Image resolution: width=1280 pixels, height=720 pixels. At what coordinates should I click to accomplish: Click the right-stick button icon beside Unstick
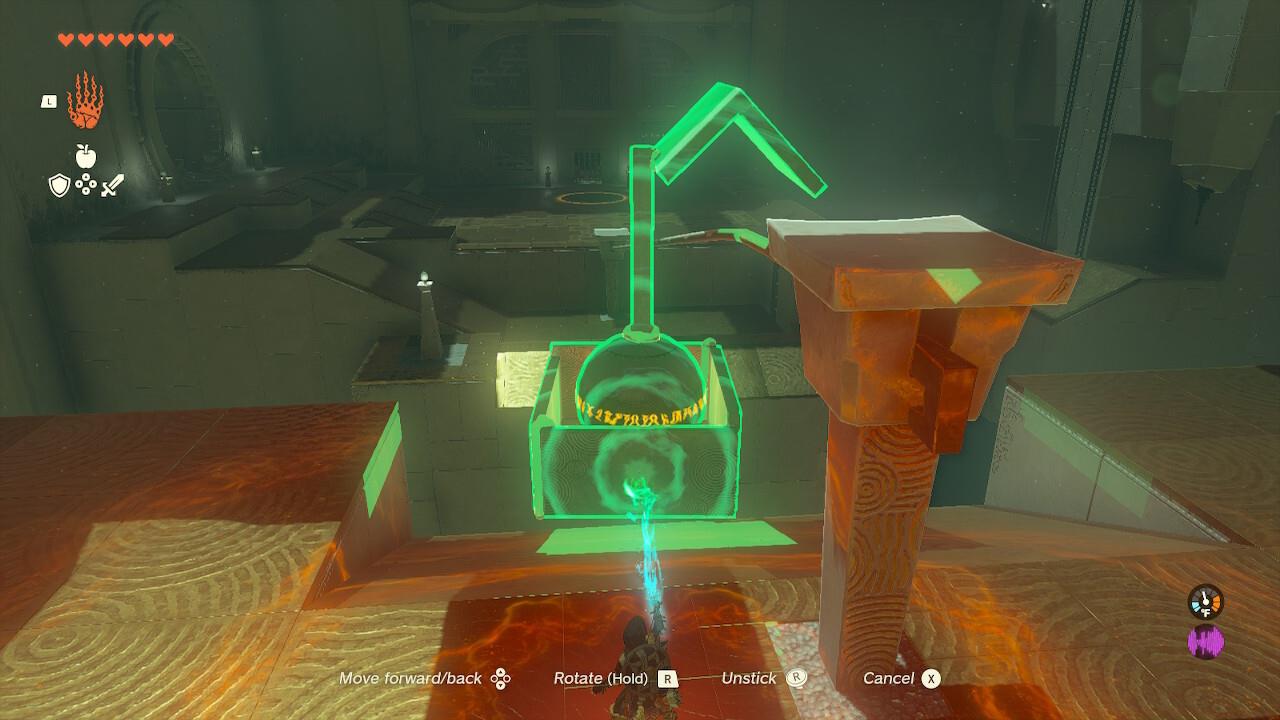pos(796,678)
